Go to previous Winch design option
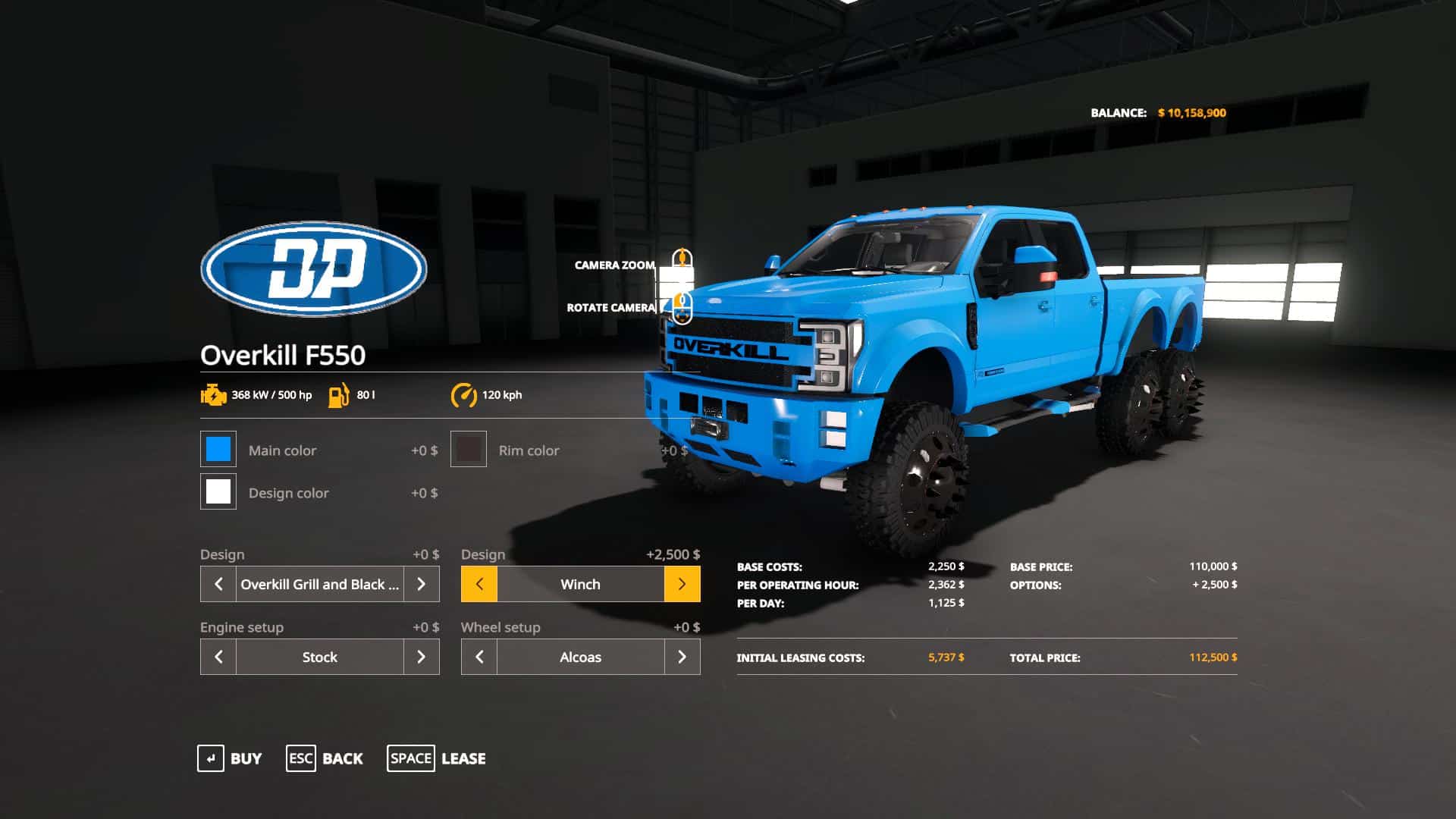1456x819 pixels. click(479, 584)
